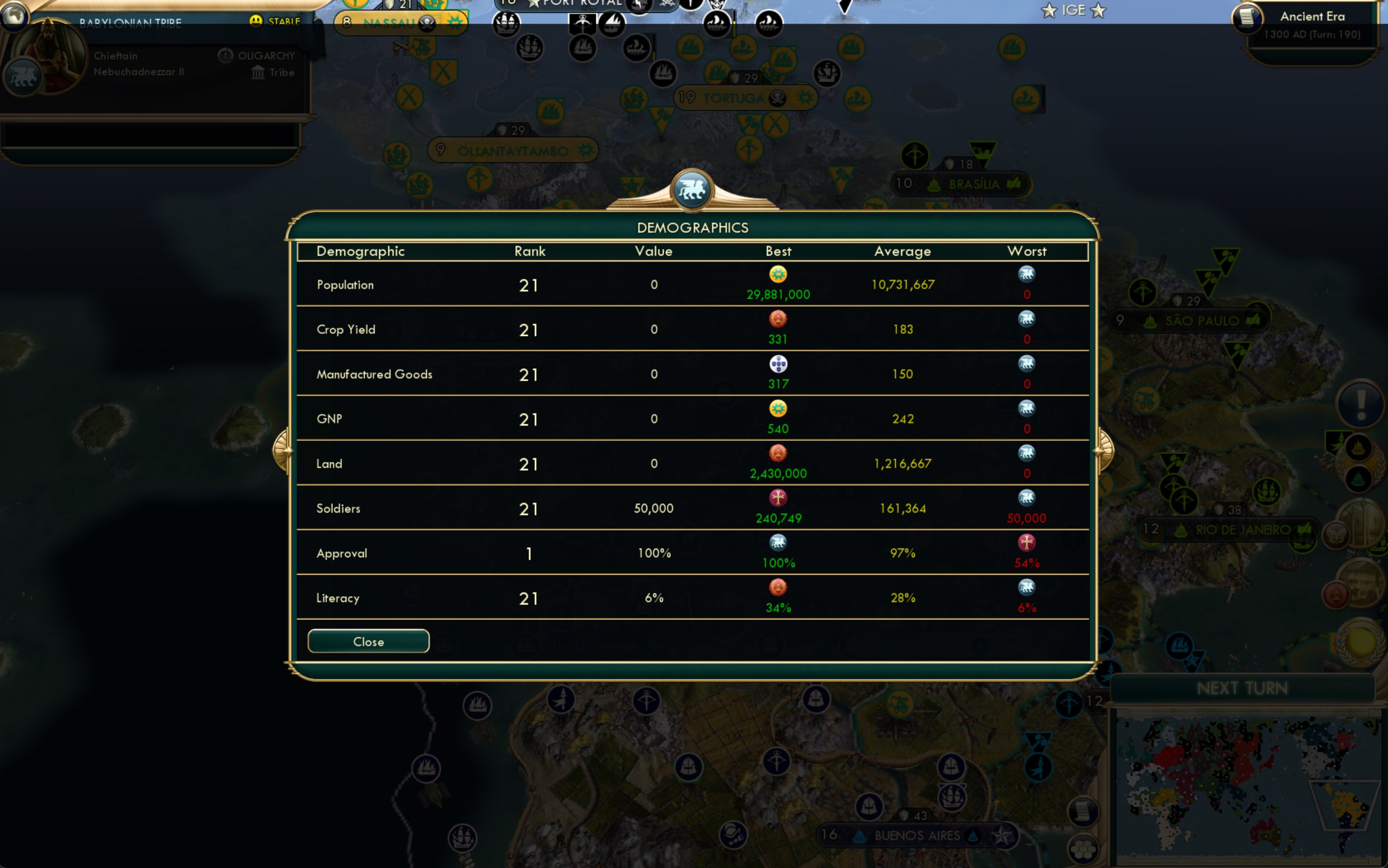Toggle the star next to IGE
Image resolution: width=1388 pixels, height=868 pixels.
tap(1049, 10)
